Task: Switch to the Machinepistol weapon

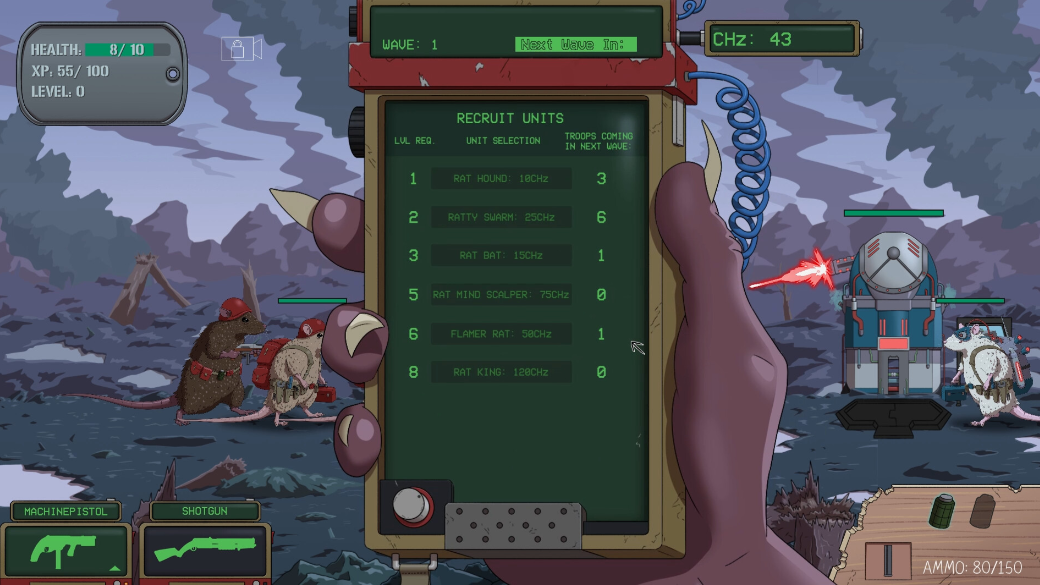Action: click(x=67, y=549)
